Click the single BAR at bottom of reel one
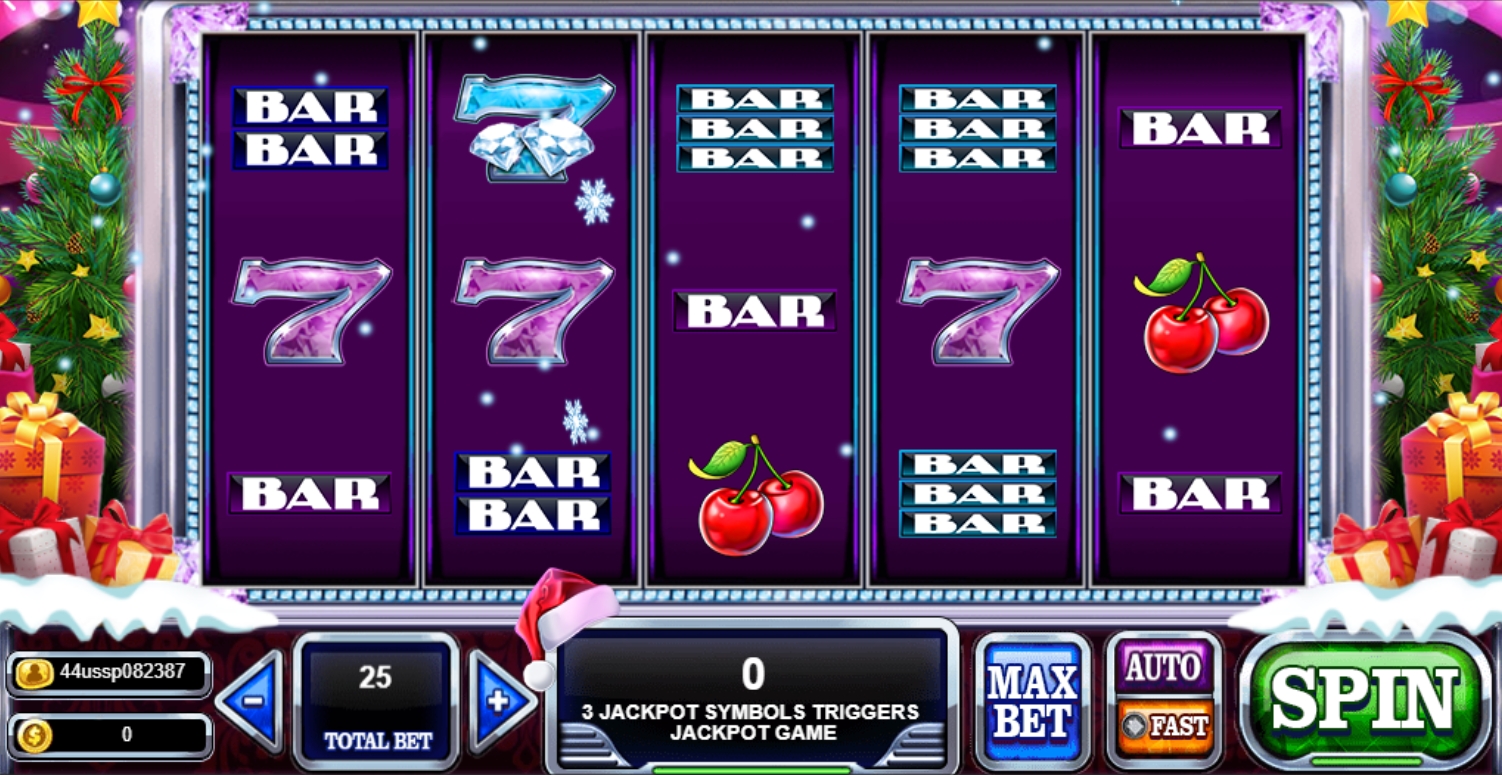This screenshot has width=1502, height=775. click(310, 495)
